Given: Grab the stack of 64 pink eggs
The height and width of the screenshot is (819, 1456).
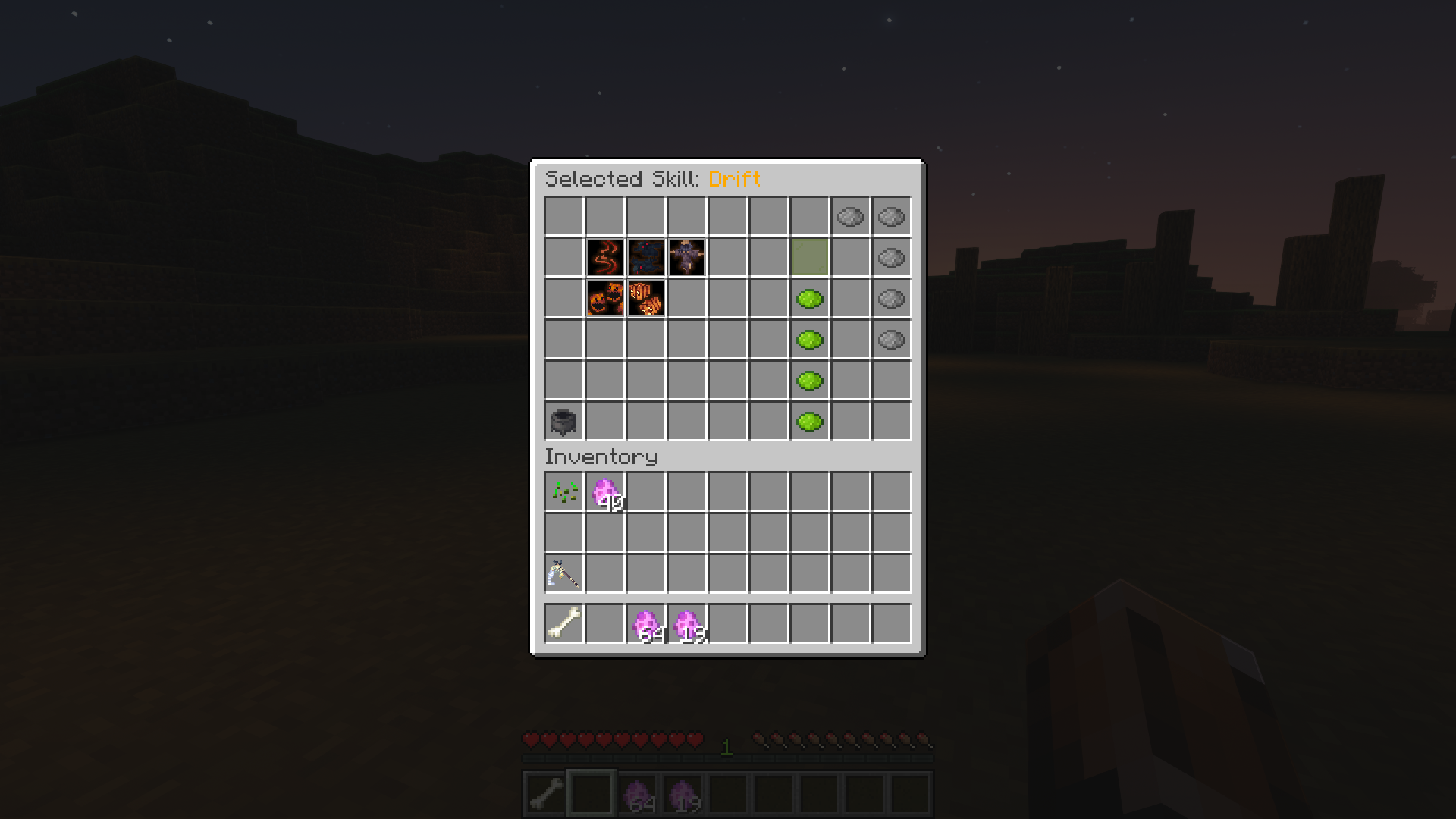Looking at the screenshot, I should (x=645, y=622).
